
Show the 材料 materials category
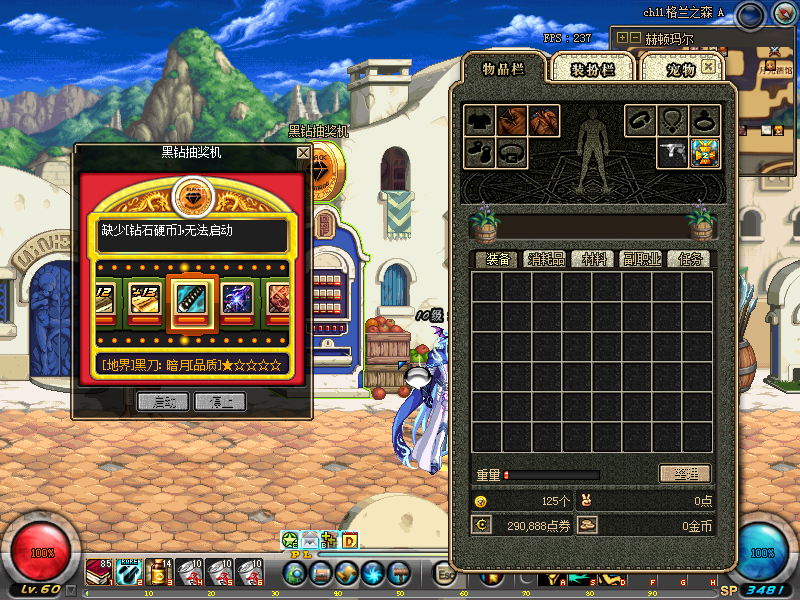click(x=597, y=259)
